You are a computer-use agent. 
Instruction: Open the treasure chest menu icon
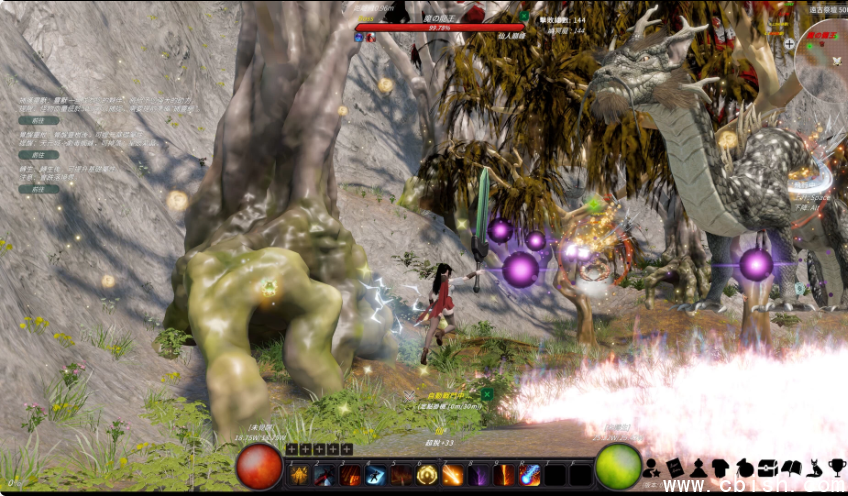click(x=768, y=467)
